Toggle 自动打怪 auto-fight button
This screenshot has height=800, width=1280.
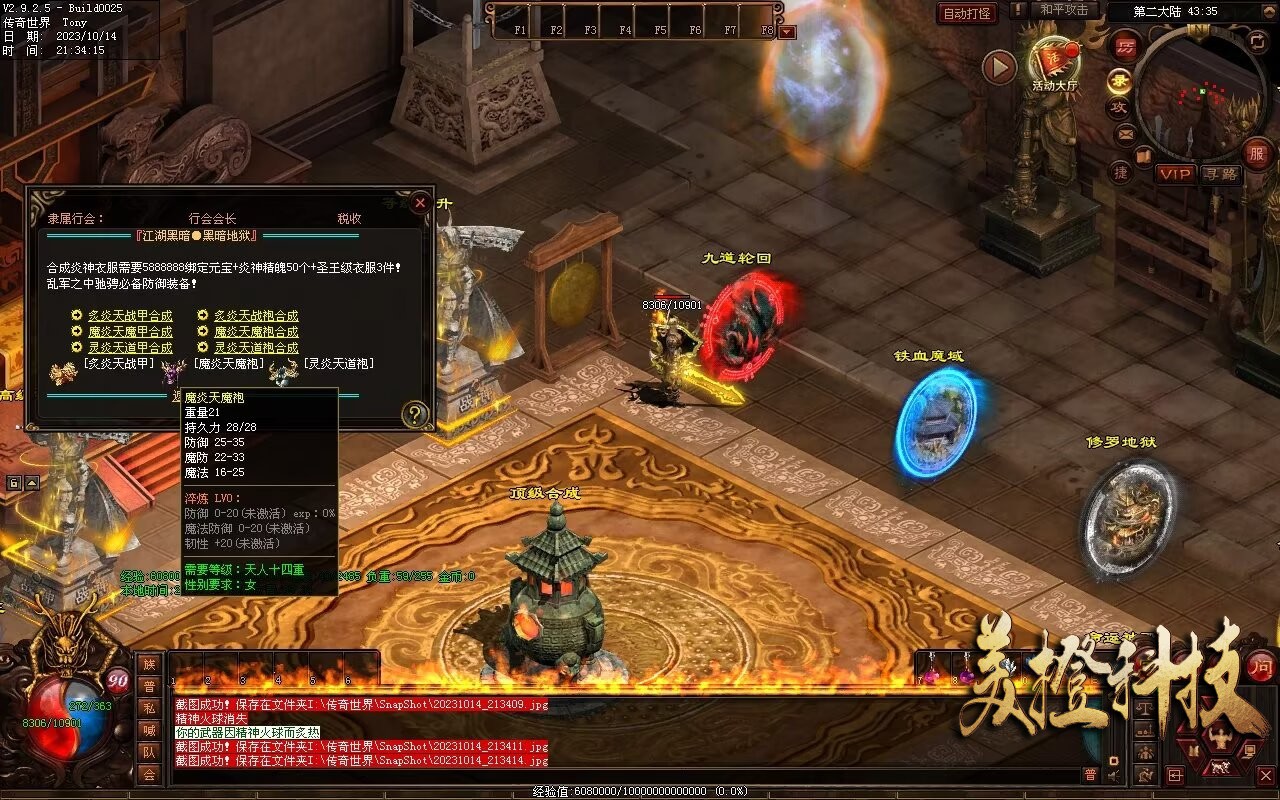[967, 14]
